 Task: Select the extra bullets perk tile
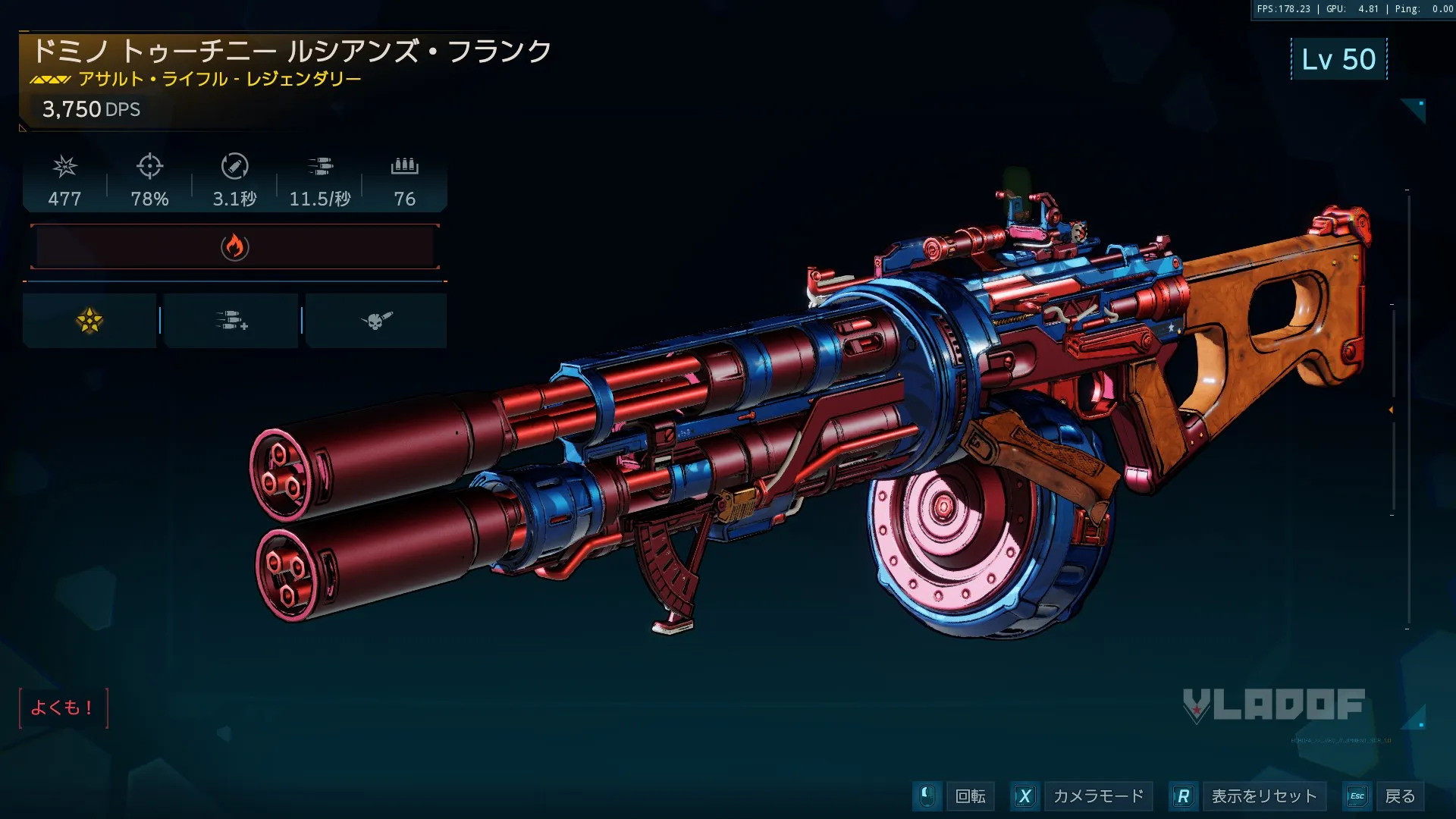click(231, 321)
